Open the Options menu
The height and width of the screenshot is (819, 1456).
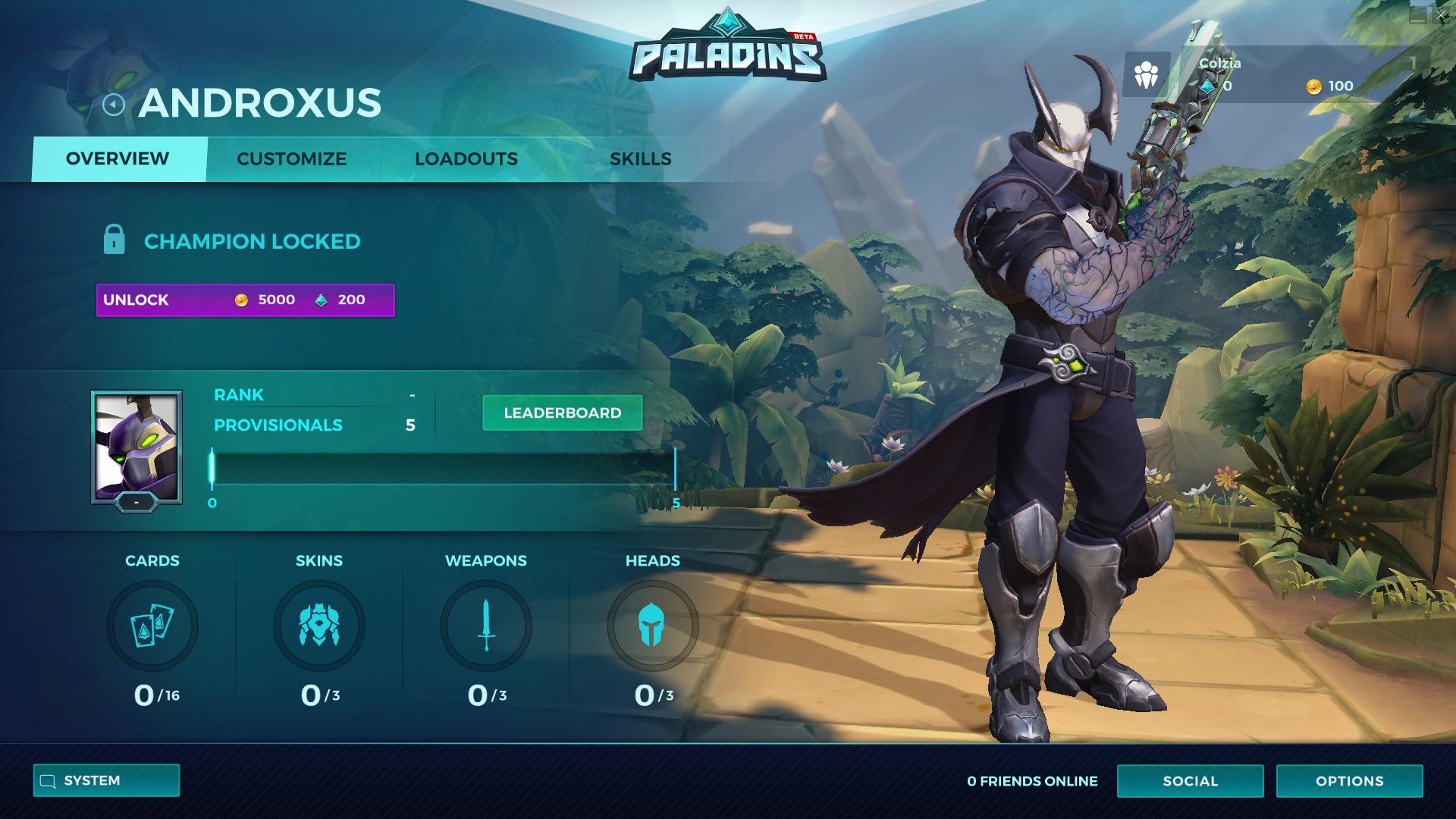pyautogui.click(x=1349, y=781)
